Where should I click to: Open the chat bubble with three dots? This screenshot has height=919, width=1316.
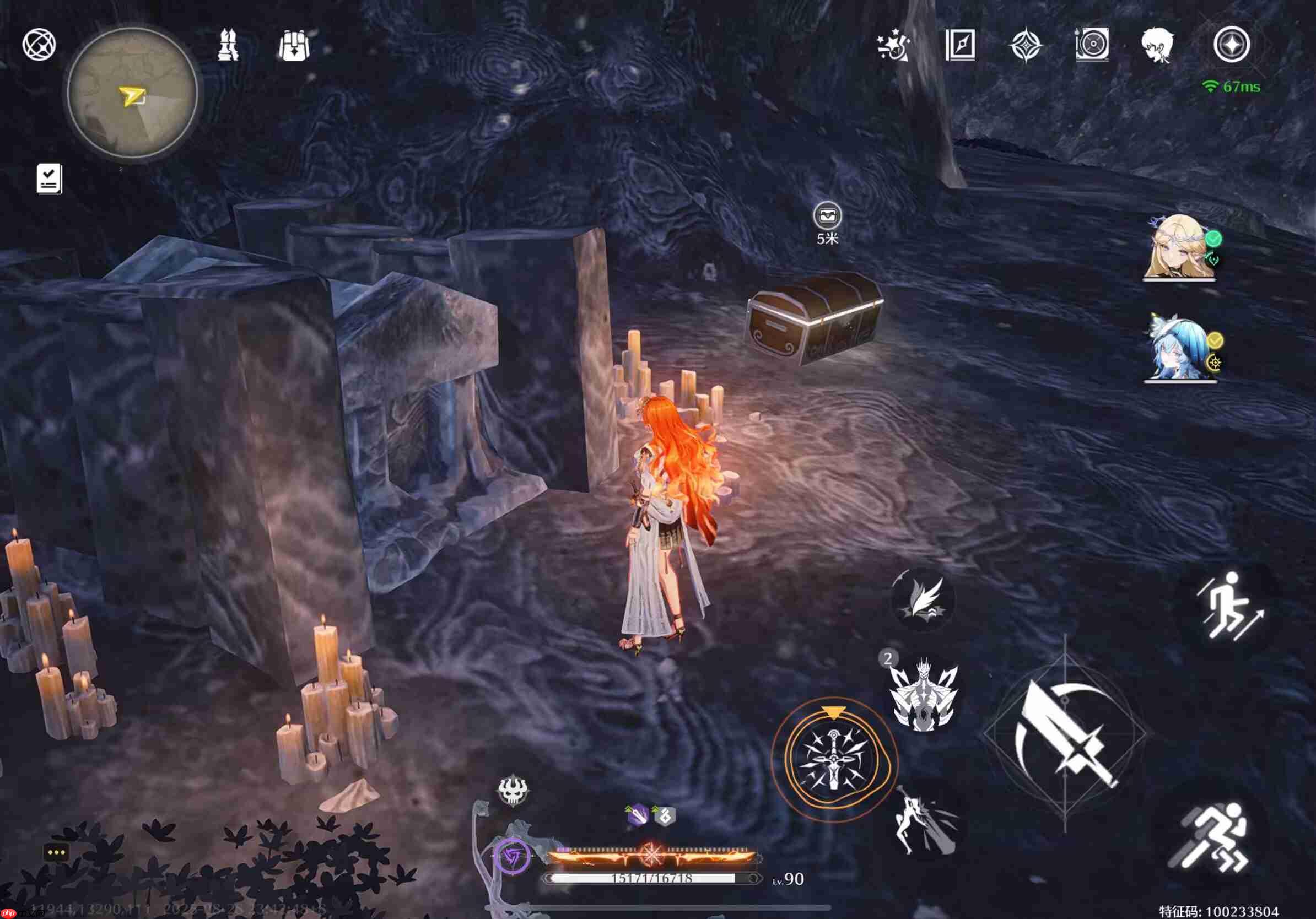click(x=56, y=852)
